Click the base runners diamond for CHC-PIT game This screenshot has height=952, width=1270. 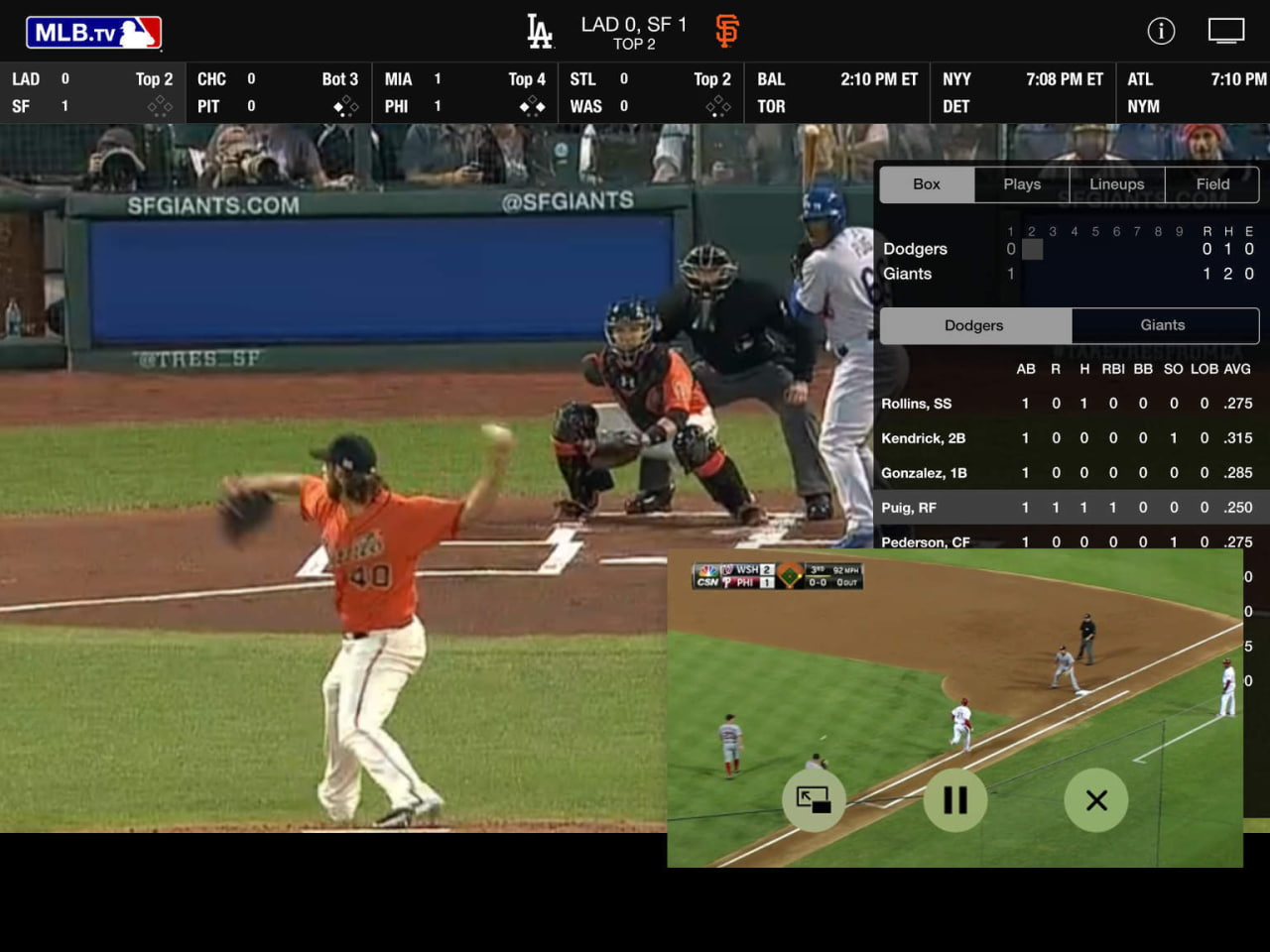[x=345, y=106]
